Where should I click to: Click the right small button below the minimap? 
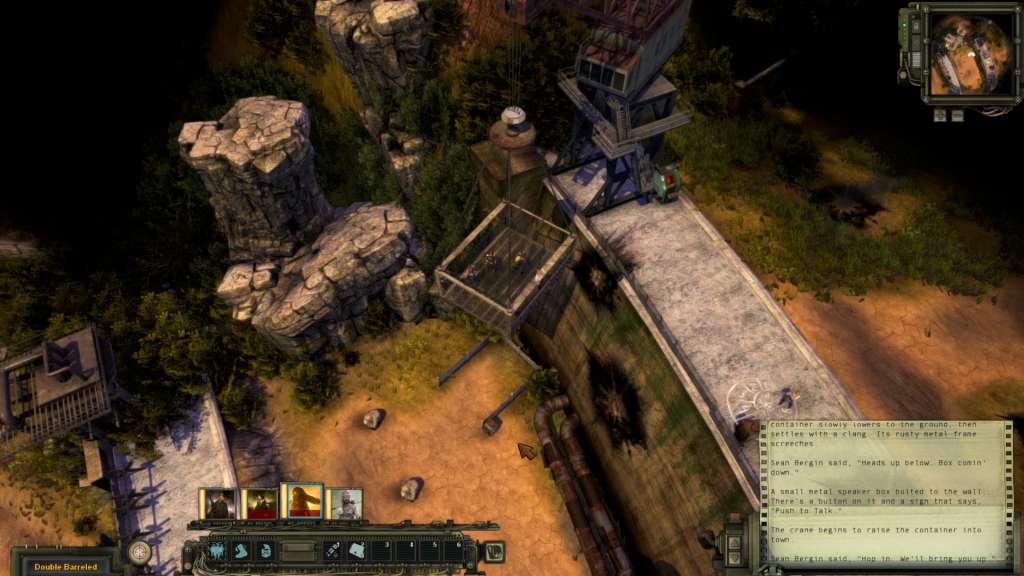pos(956,114)
